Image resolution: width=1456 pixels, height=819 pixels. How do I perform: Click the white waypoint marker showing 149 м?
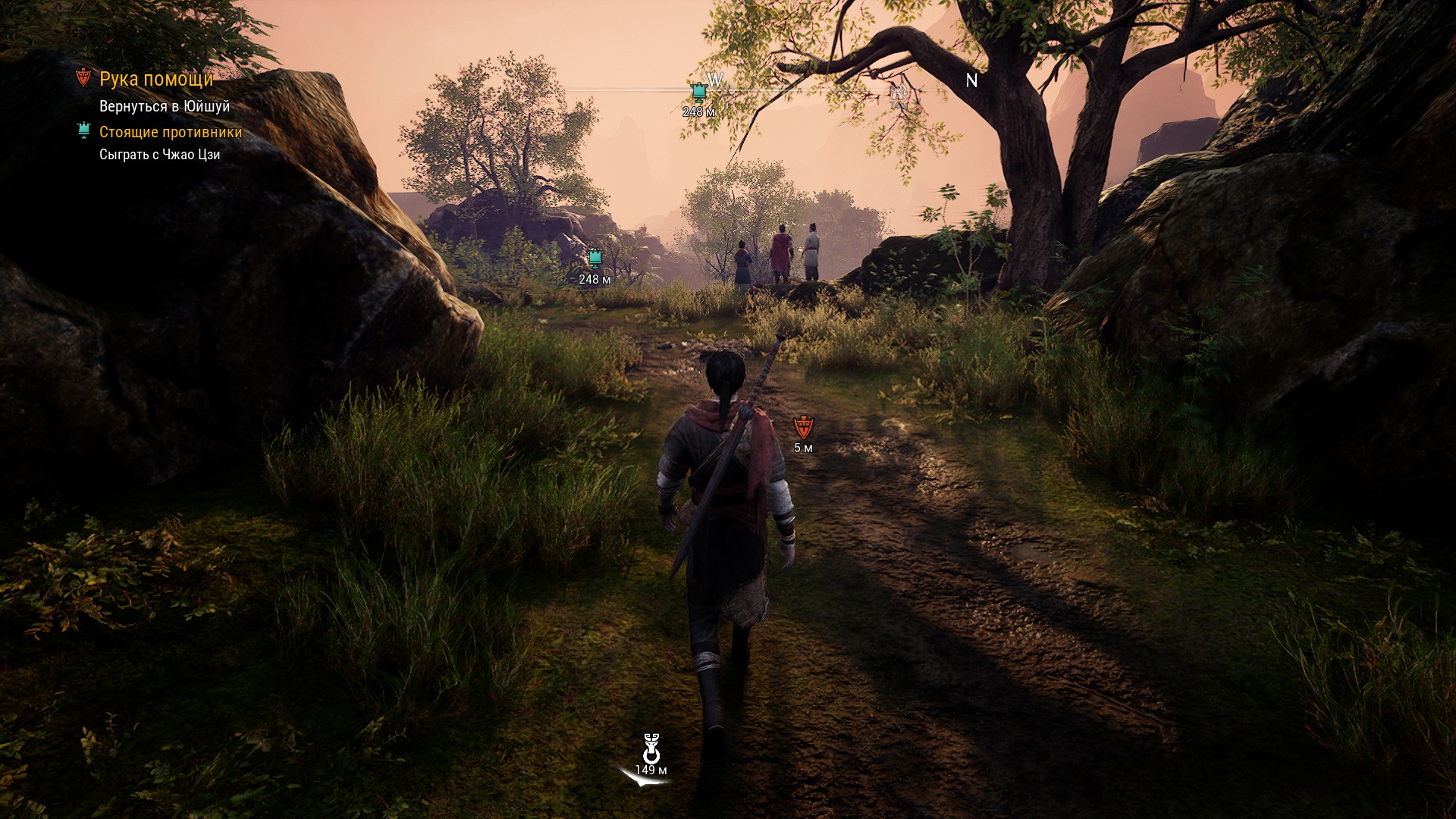(651, 749)
